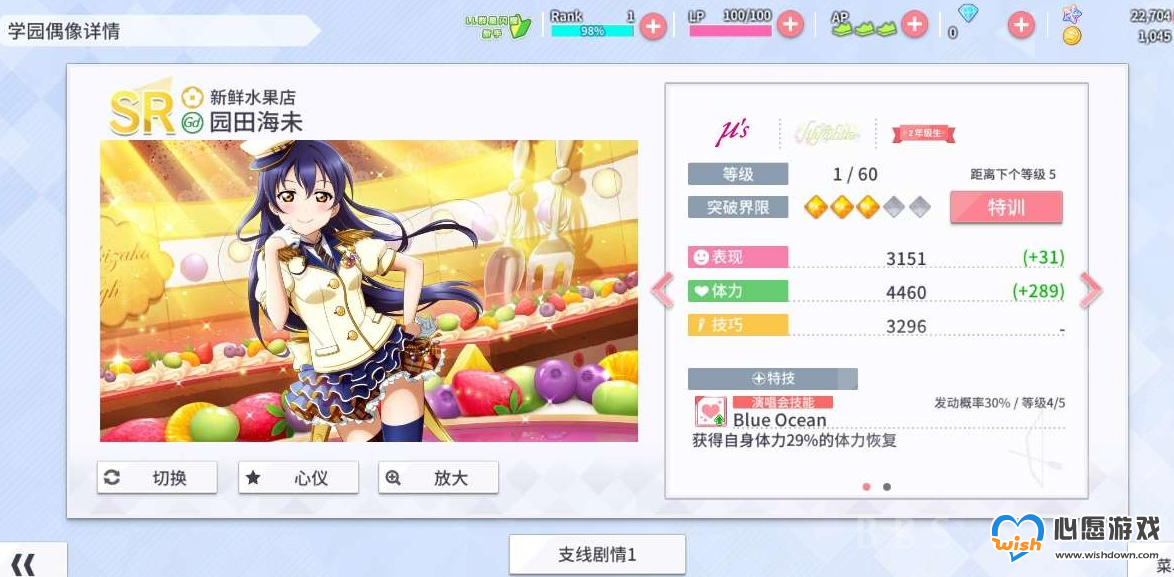Viewport: 1174px width, 577px height.
Task: Refill LP using its plus button
Action: pos(790,25)
